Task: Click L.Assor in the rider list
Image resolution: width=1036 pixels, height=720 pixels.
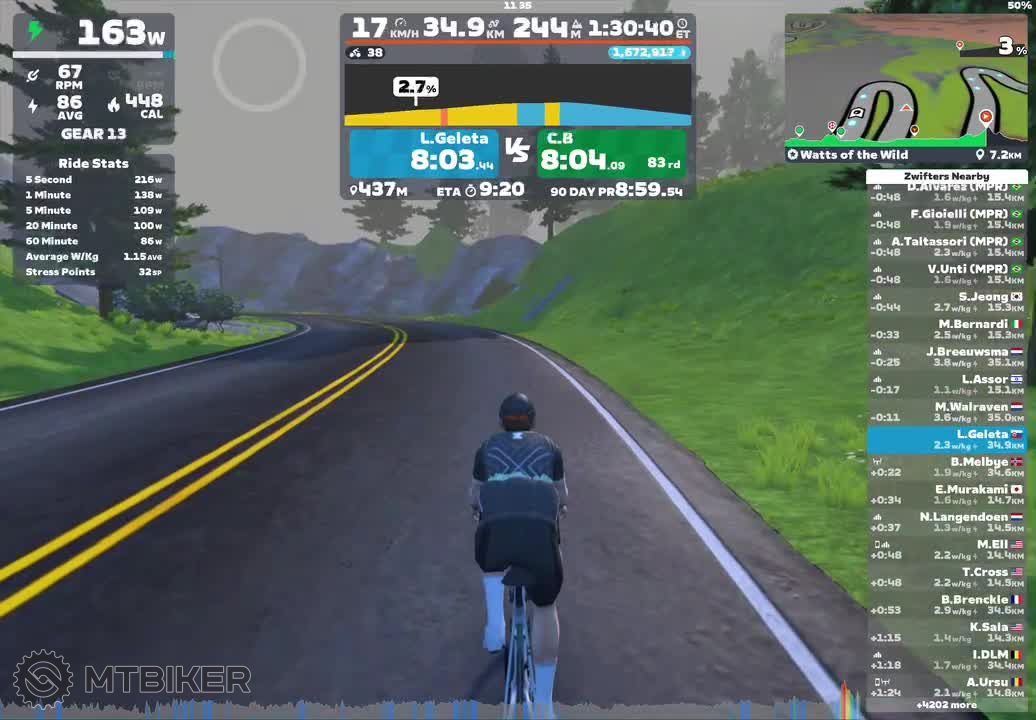Action: point(946,384)
